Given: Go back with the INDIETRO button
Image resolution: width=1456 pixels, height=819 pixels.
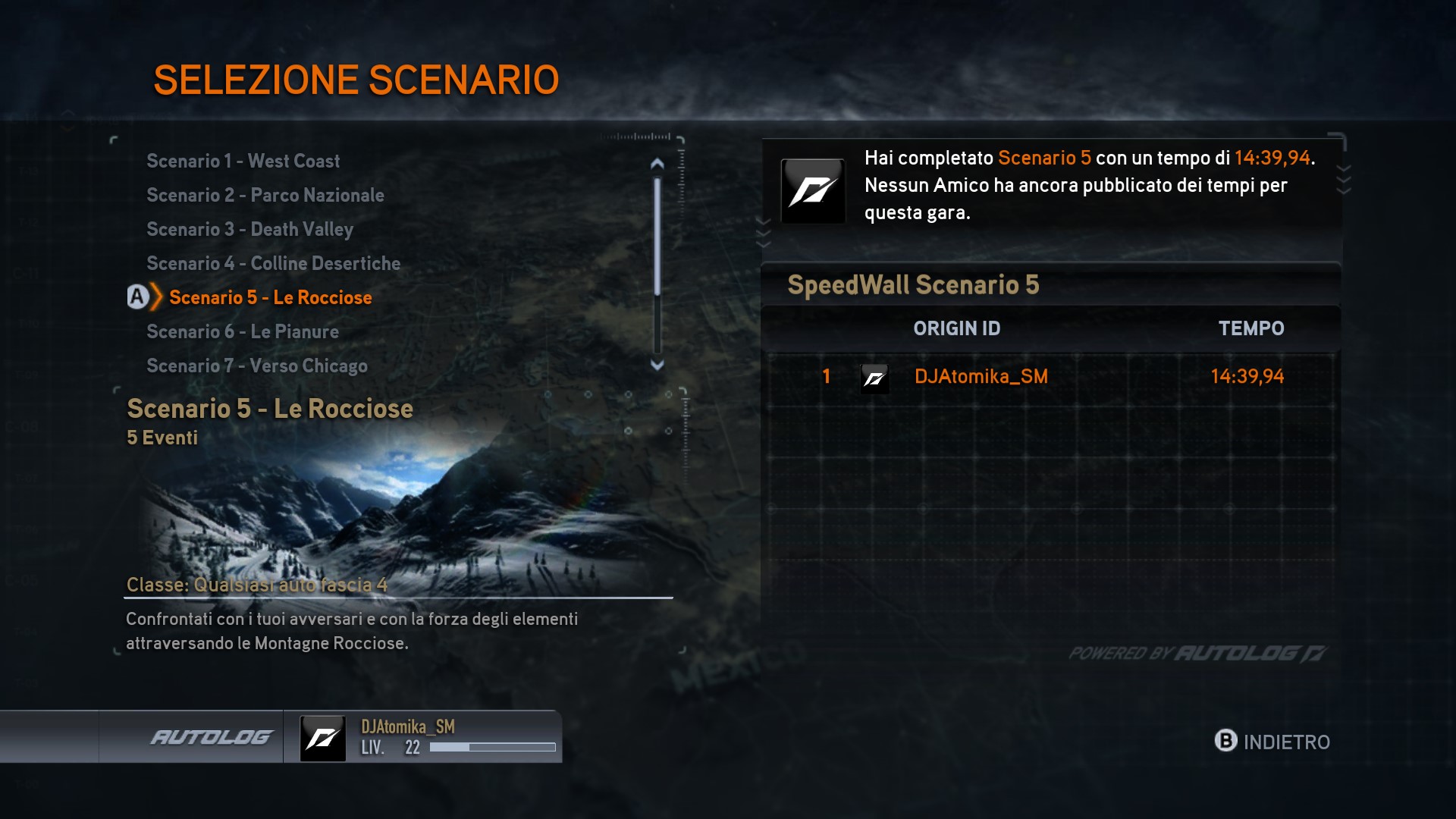Looking at the screenshot, I should coord(1272,742).
